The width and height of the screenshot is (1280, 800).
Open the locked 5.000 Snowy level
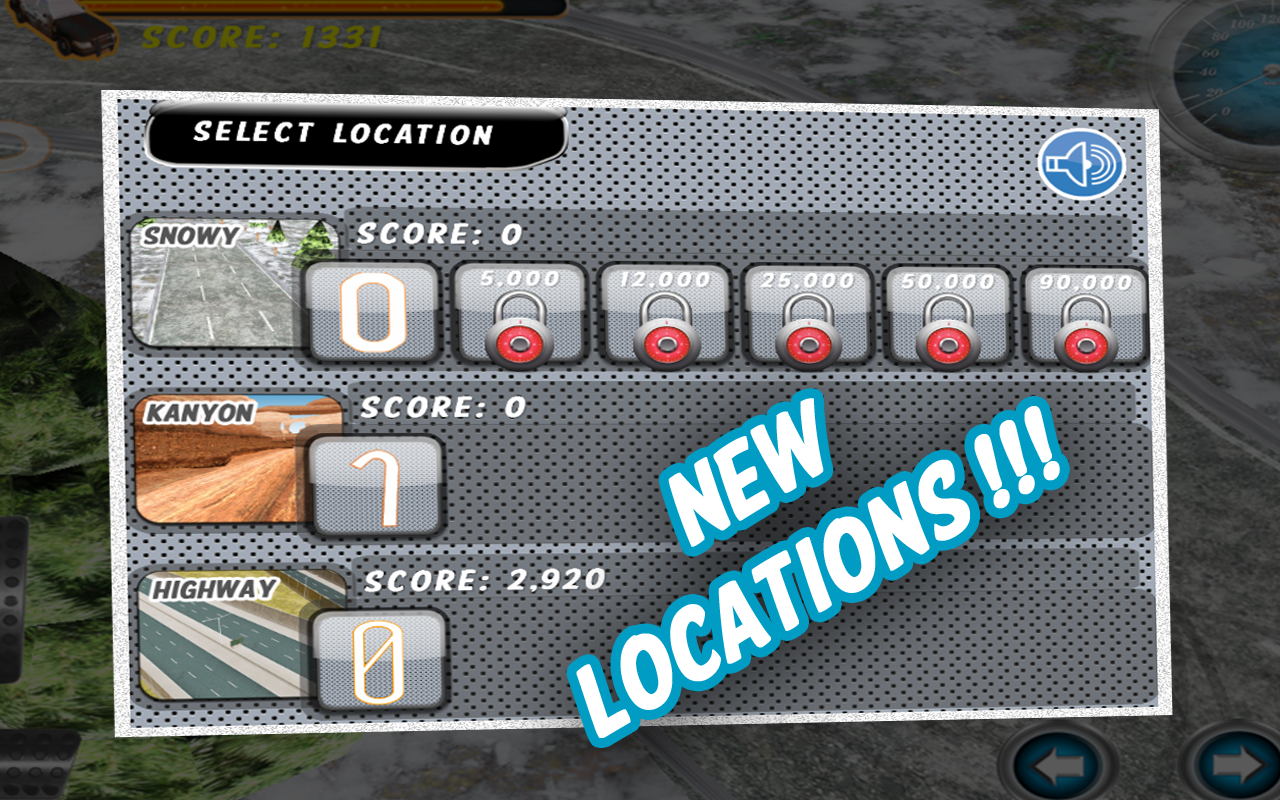click(520, 315)
